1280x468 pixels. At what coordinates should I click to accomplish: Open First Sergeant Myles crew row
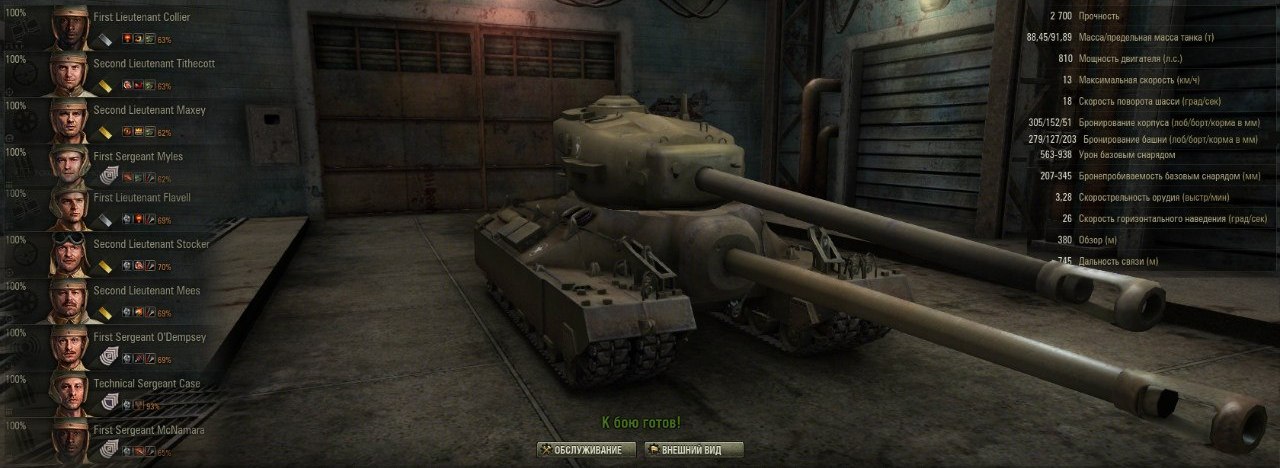137,157
